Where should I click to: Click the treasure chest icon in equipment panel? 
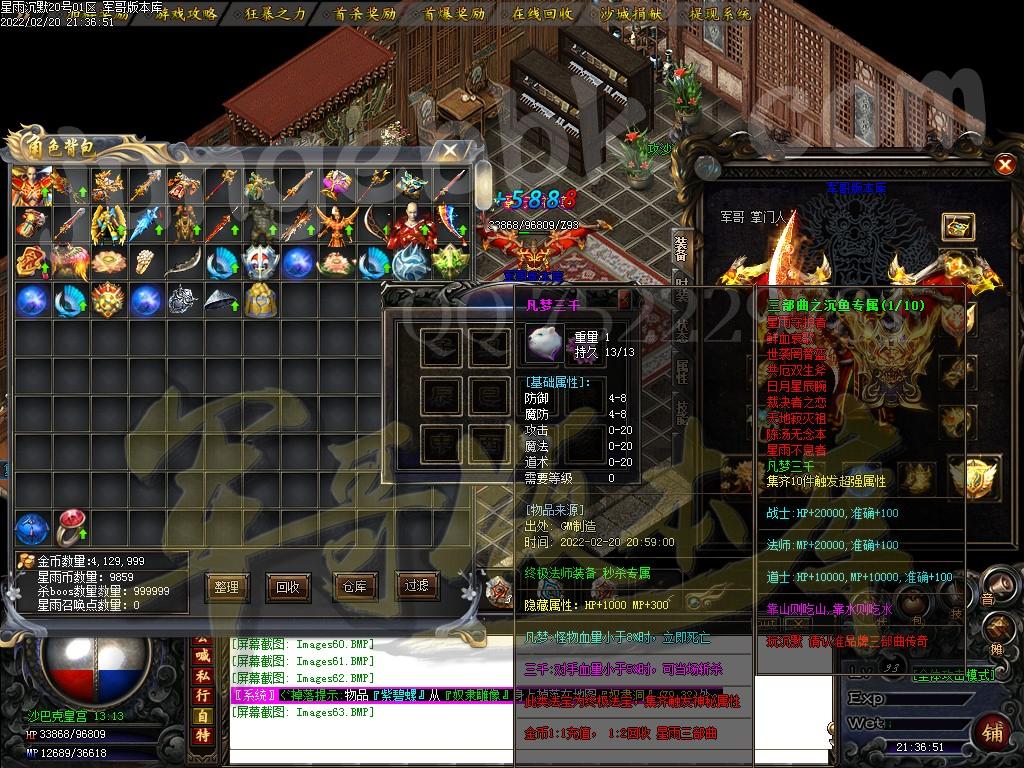[957, 226]
